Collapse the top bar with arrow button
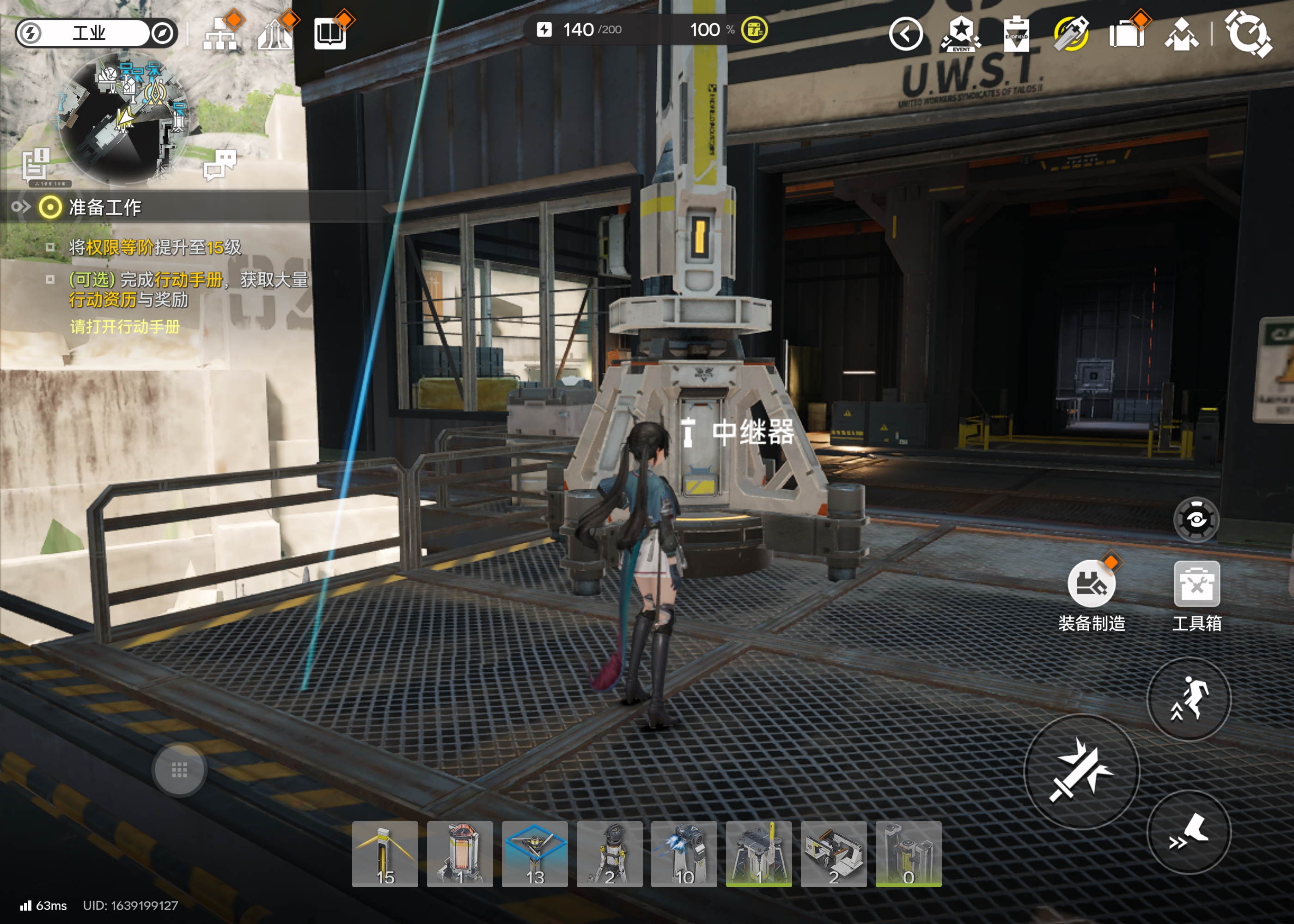 [905, 34]
